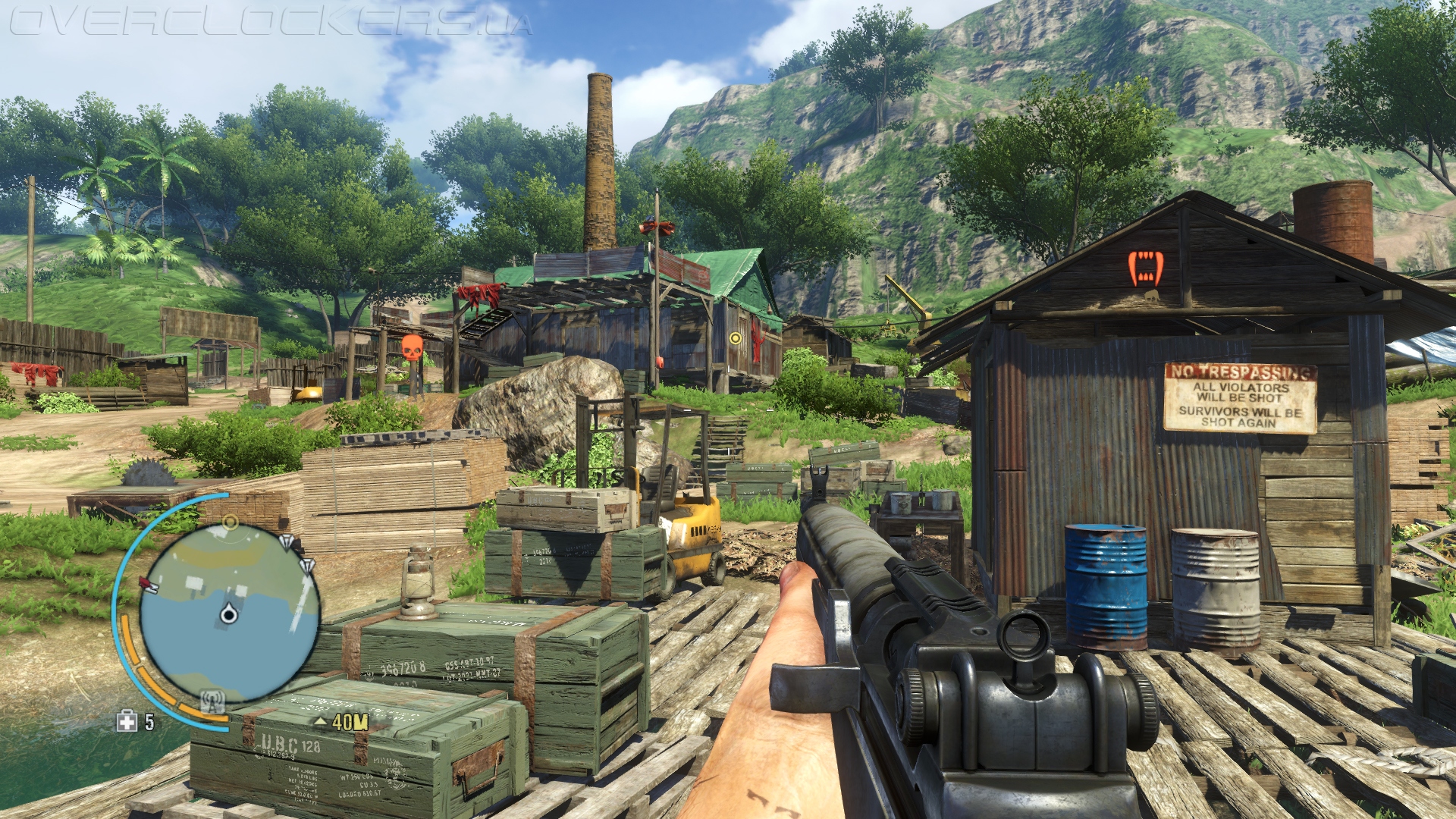
Task: Click the circular minimap
Action: [230, 613]
